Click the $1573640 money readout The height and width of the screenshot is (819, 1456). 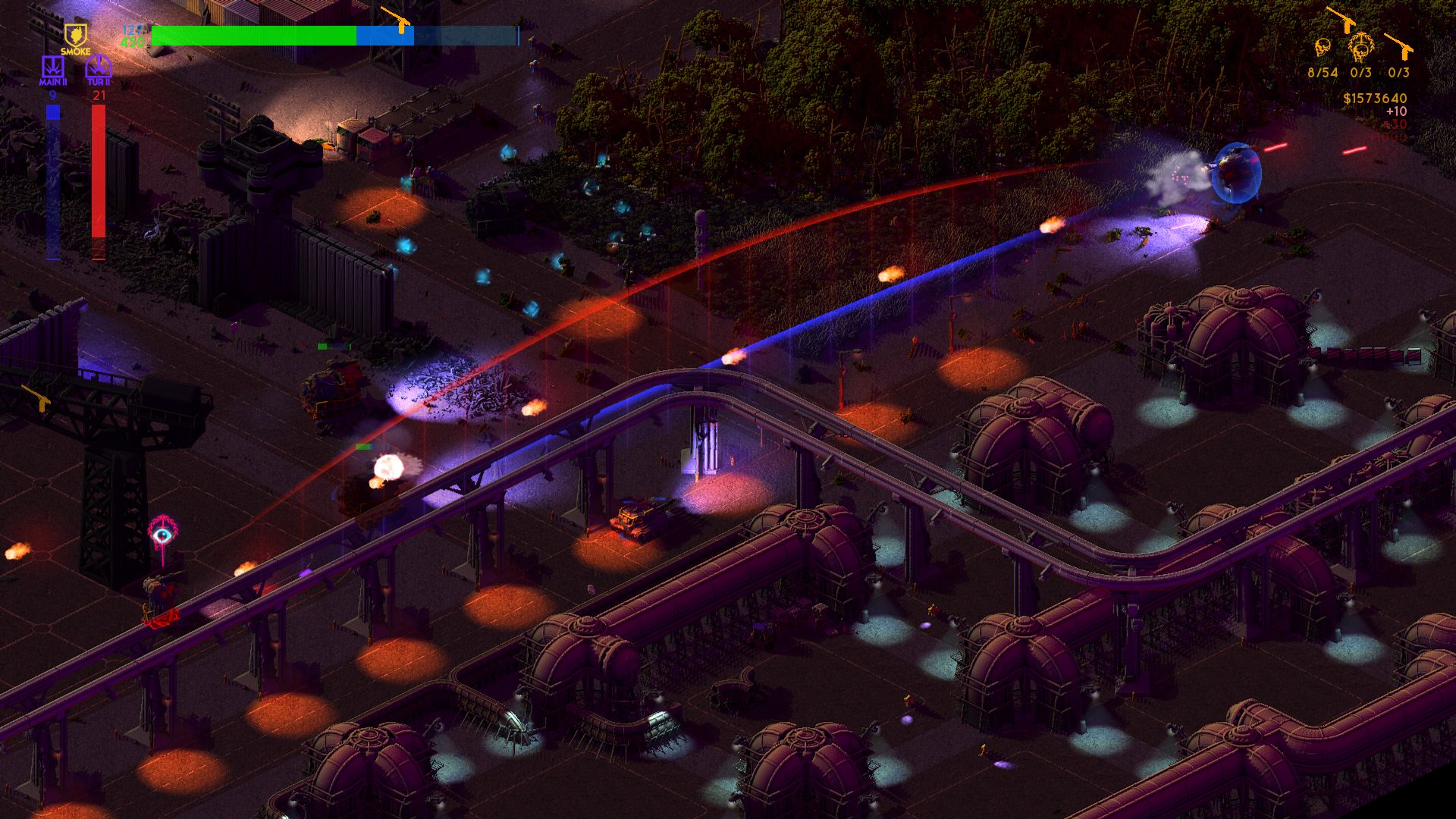coord(1374,97)
